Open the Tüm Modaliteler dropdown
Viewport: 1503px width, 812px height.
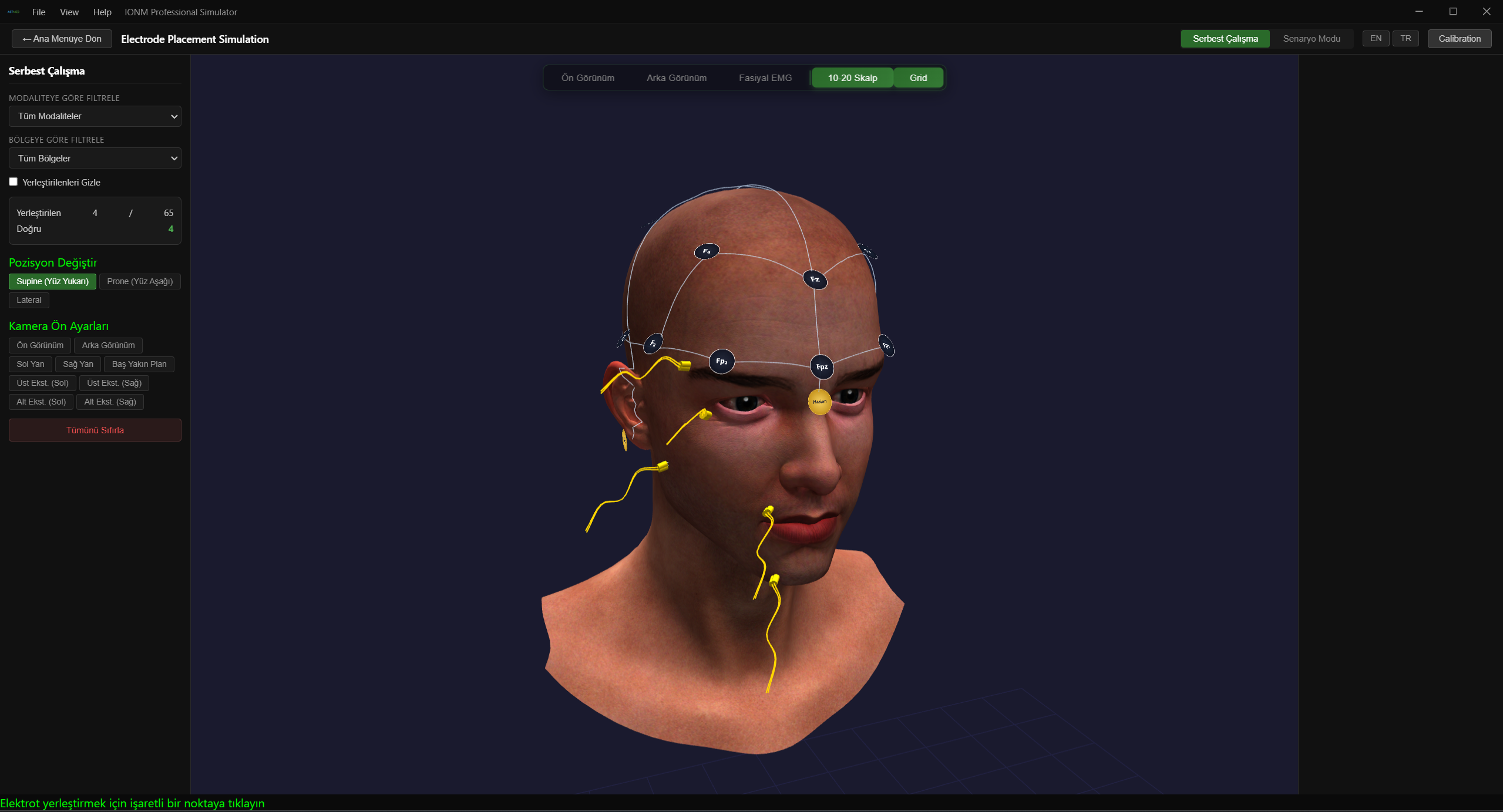pyautogui.click(x=95, y=116)
